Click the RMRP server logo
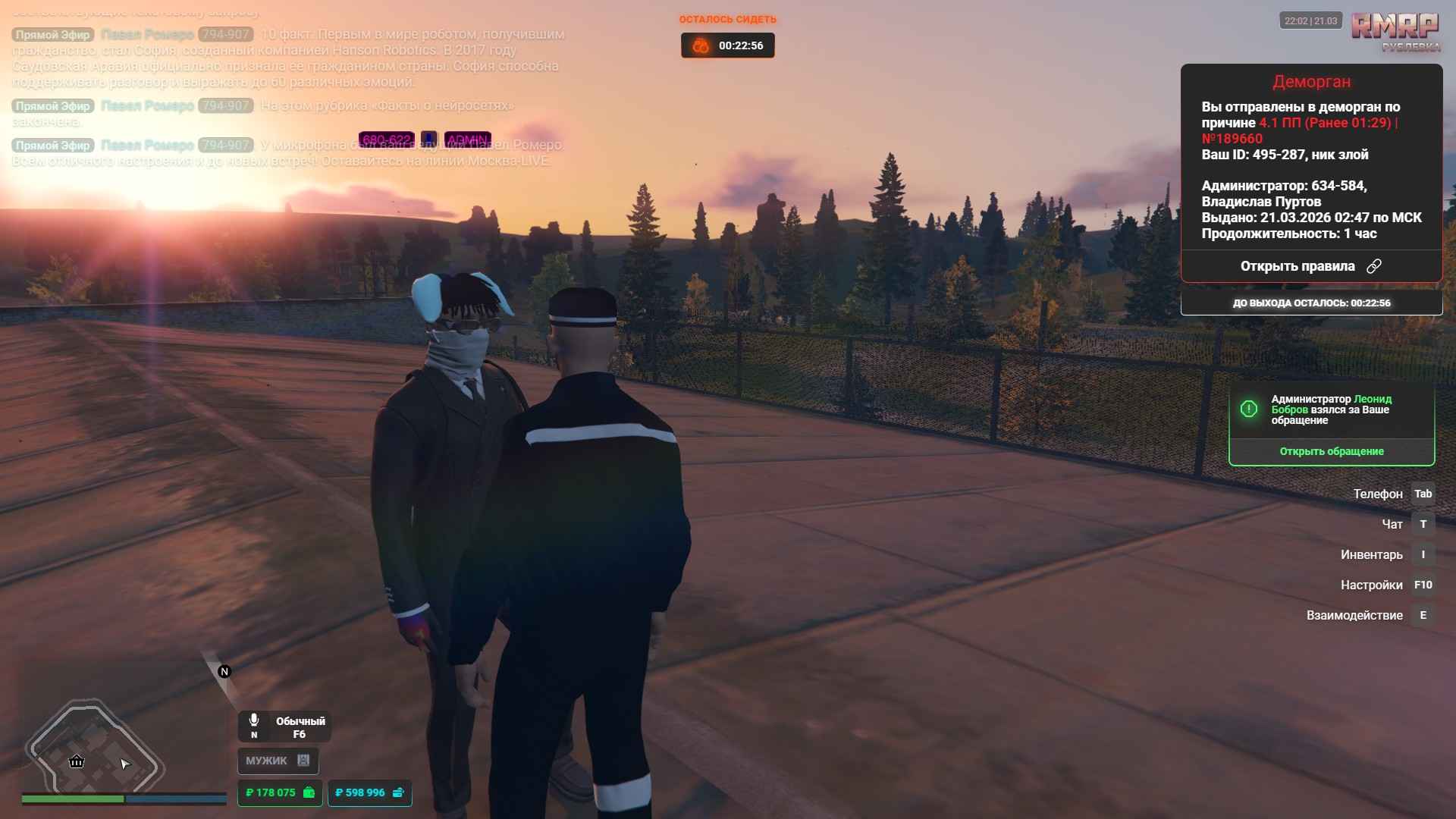1456x819 pixels. coord(1395,30)
